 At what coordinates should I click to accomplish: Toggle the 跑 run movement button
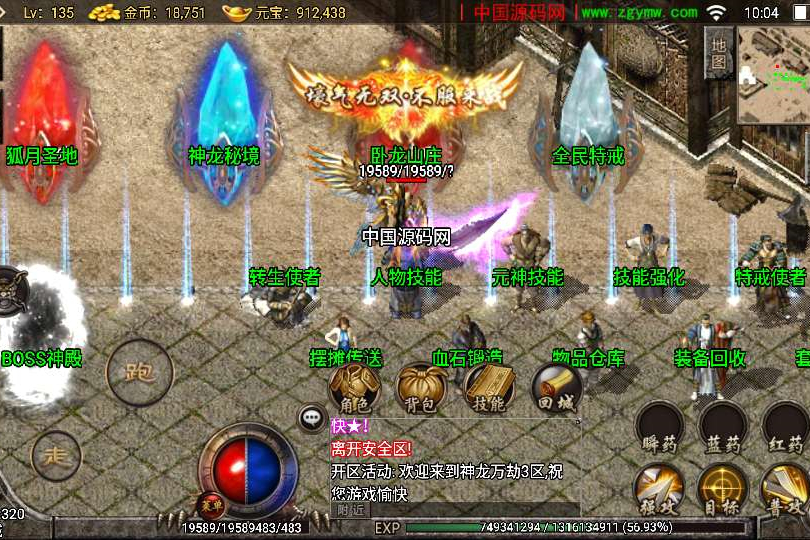tap(139, 373)
